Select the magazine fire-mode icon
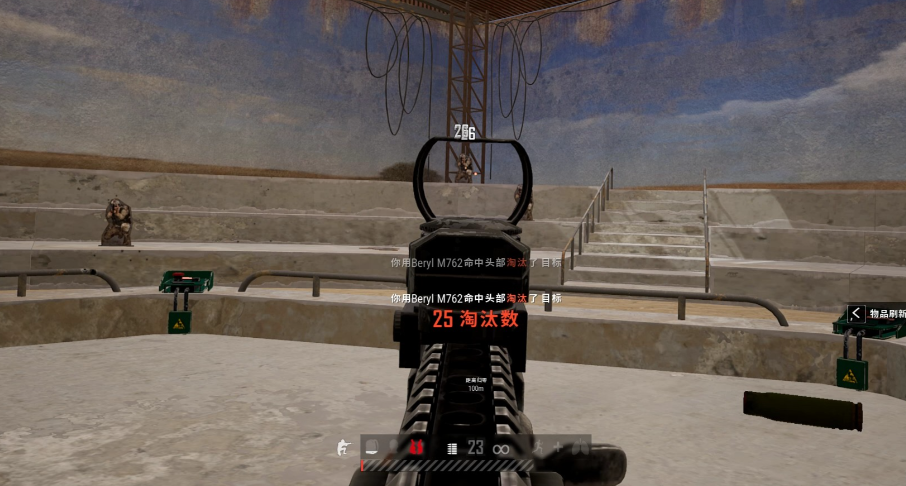 pos(451,449)
